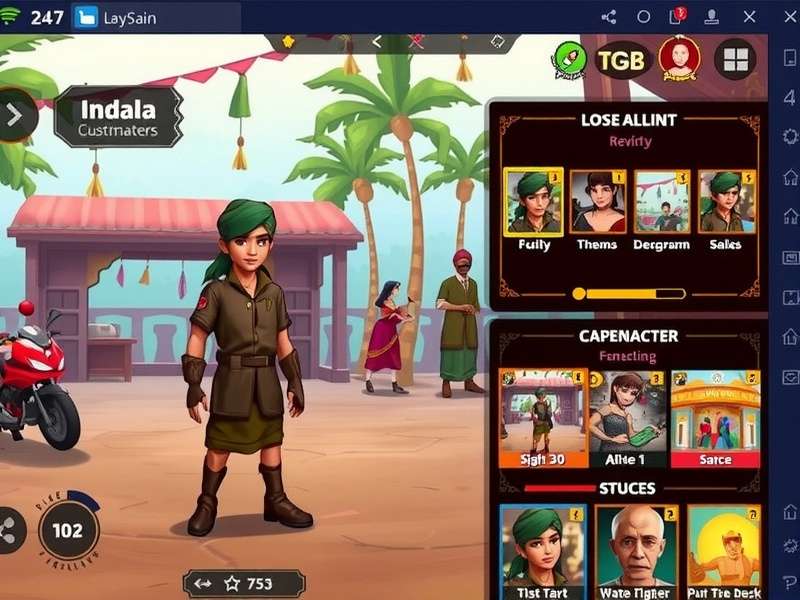Screen dimensions: 800x600
Task: Choose the Thems character portrait
Action: click(598, 202)
